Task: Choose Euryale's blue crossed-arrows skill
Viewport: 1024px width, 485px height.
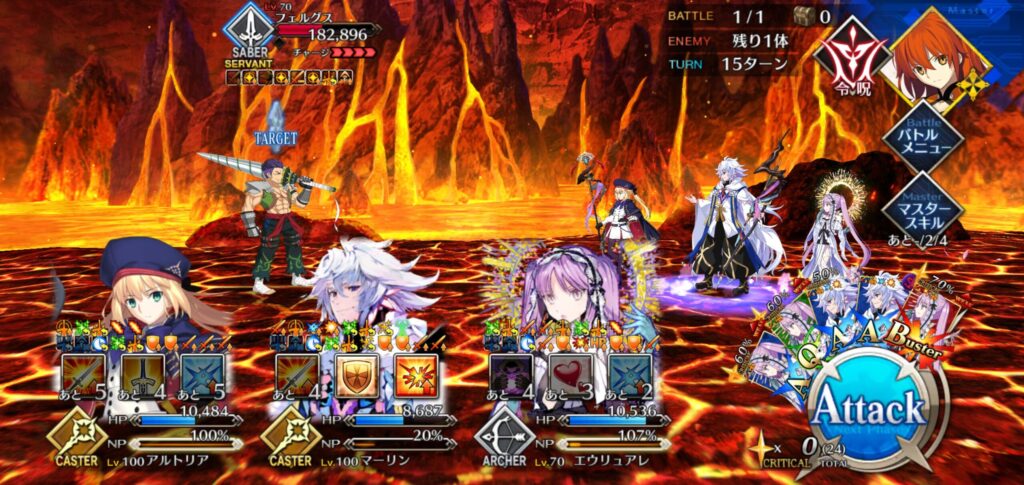Action: [627, 375]
